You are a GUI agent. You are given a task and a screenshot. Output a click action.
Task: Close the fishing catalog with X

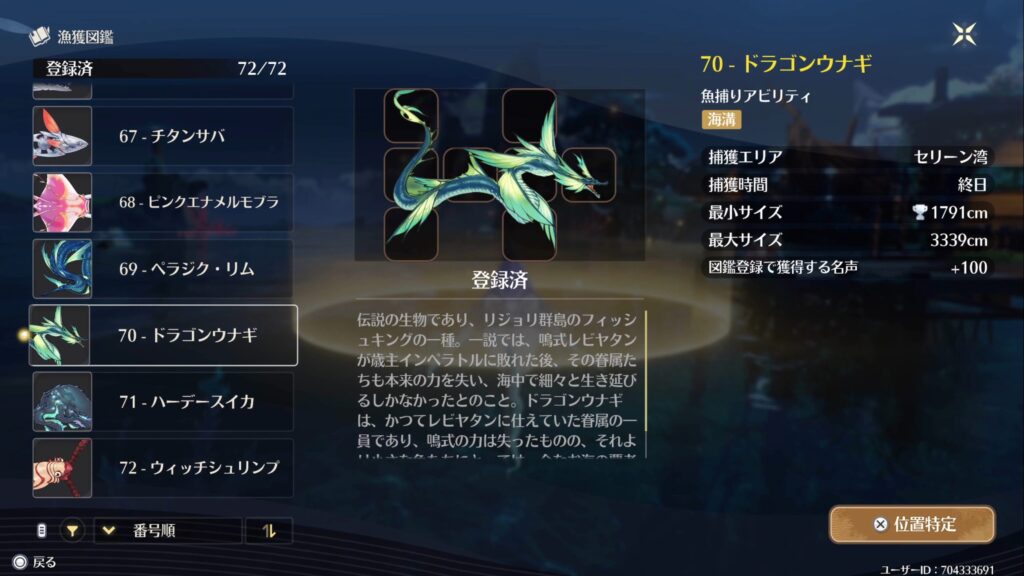(964, 35)
